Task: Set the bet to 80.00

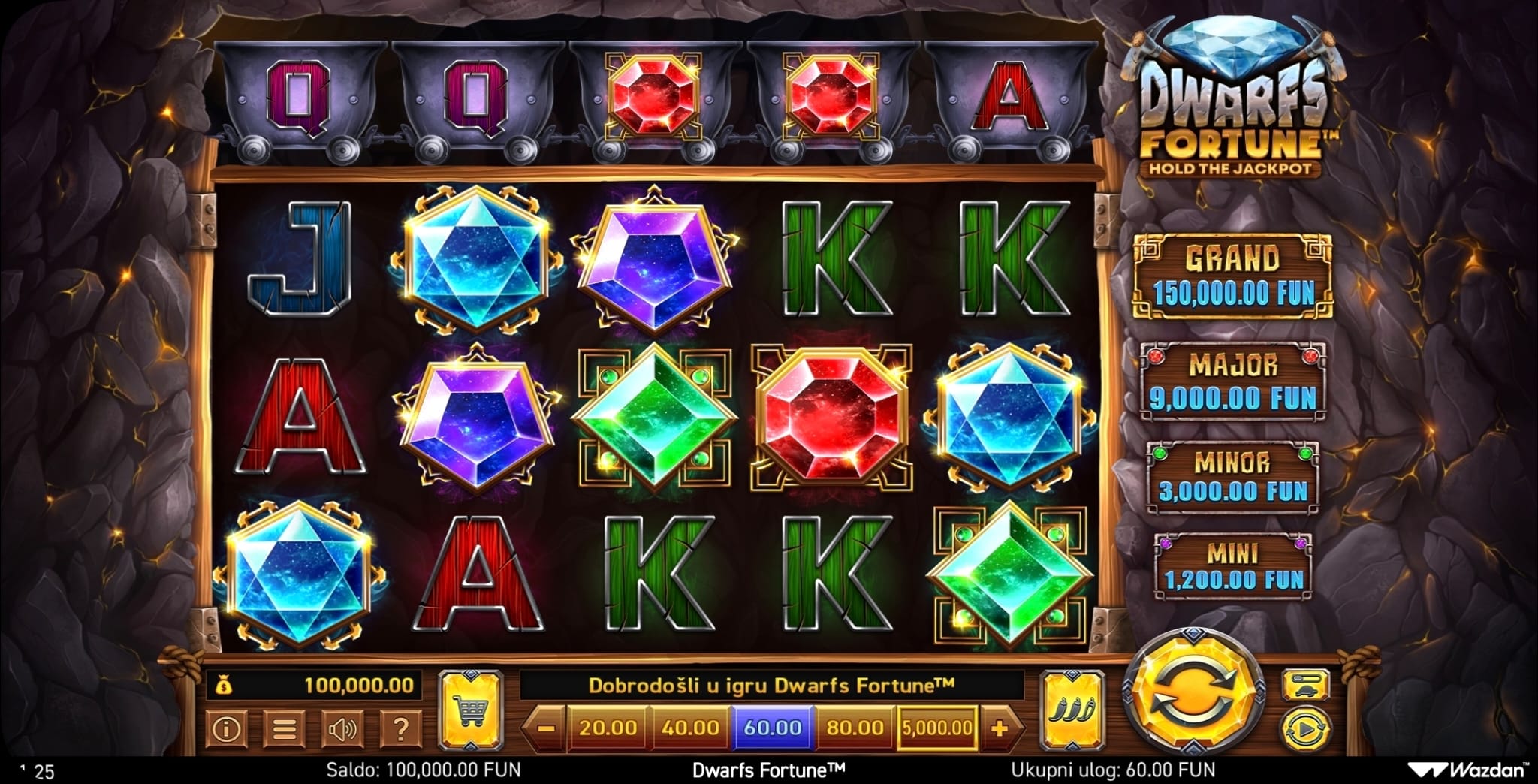Action: pyautogui.click(x=855, y=728)
